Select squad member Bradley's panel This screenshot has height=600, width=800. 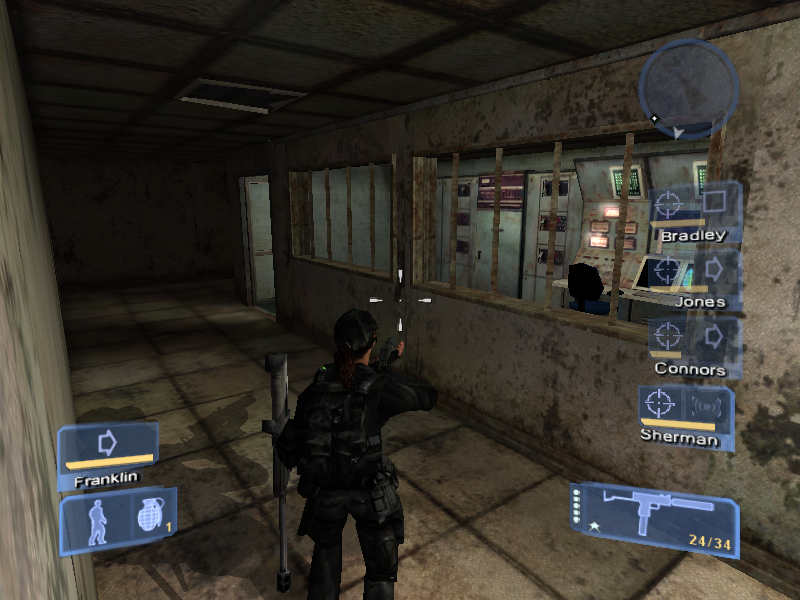tap(694, 212)
